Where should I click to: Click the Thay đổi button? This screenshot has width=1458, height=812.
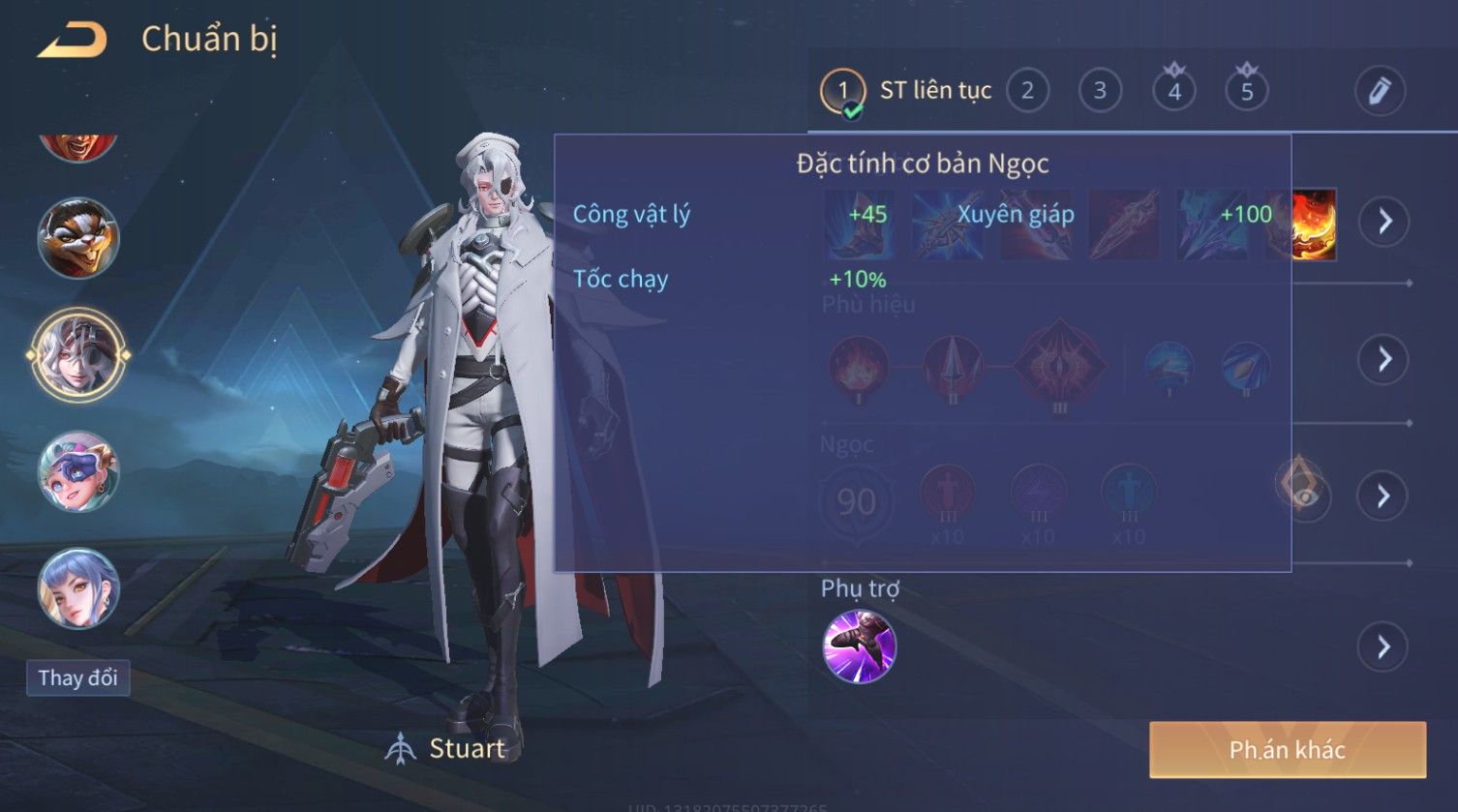click(x=77, y=677)
